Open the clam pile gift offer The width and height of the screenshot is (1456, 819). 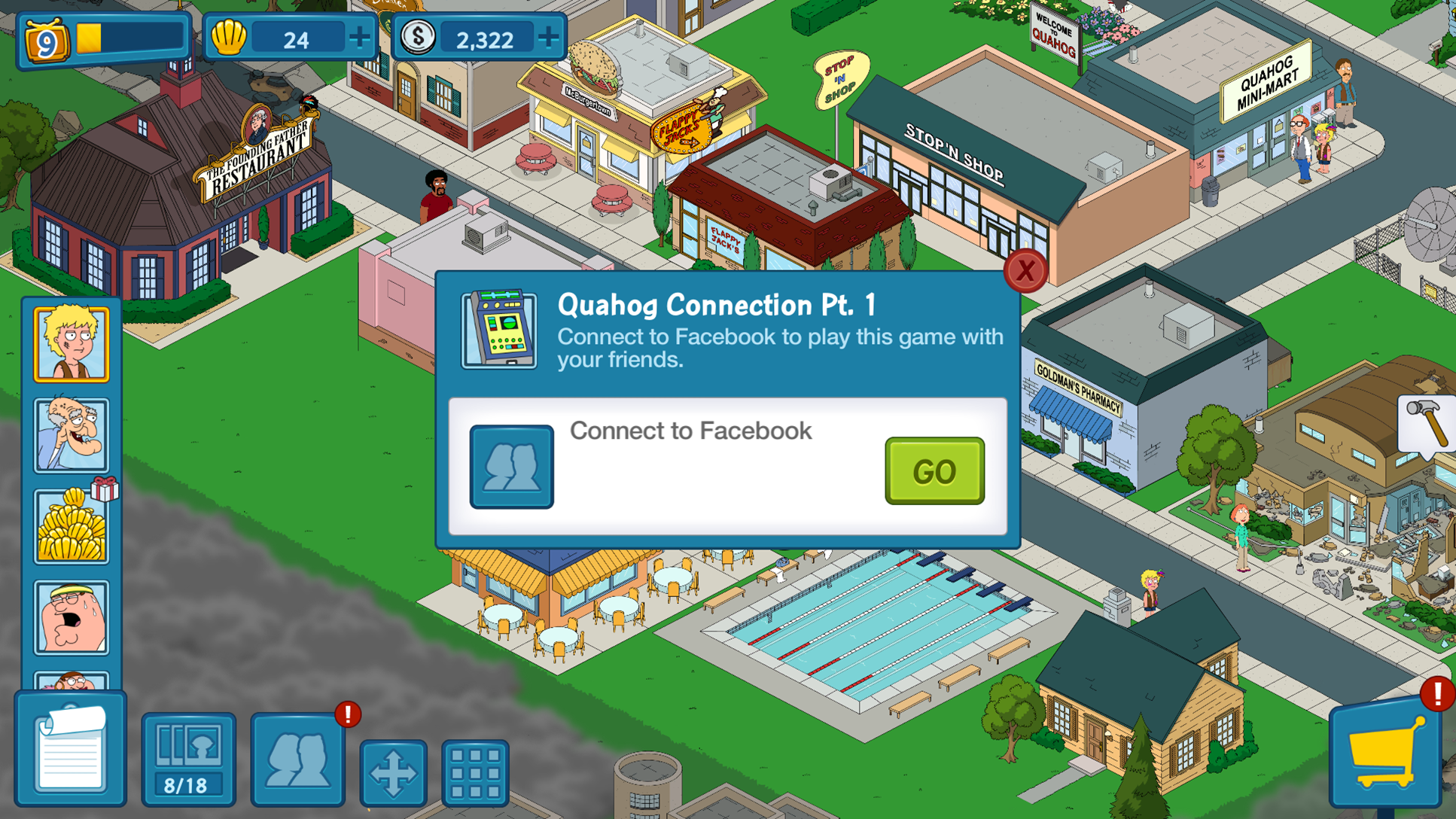click(x=72, y=526)
